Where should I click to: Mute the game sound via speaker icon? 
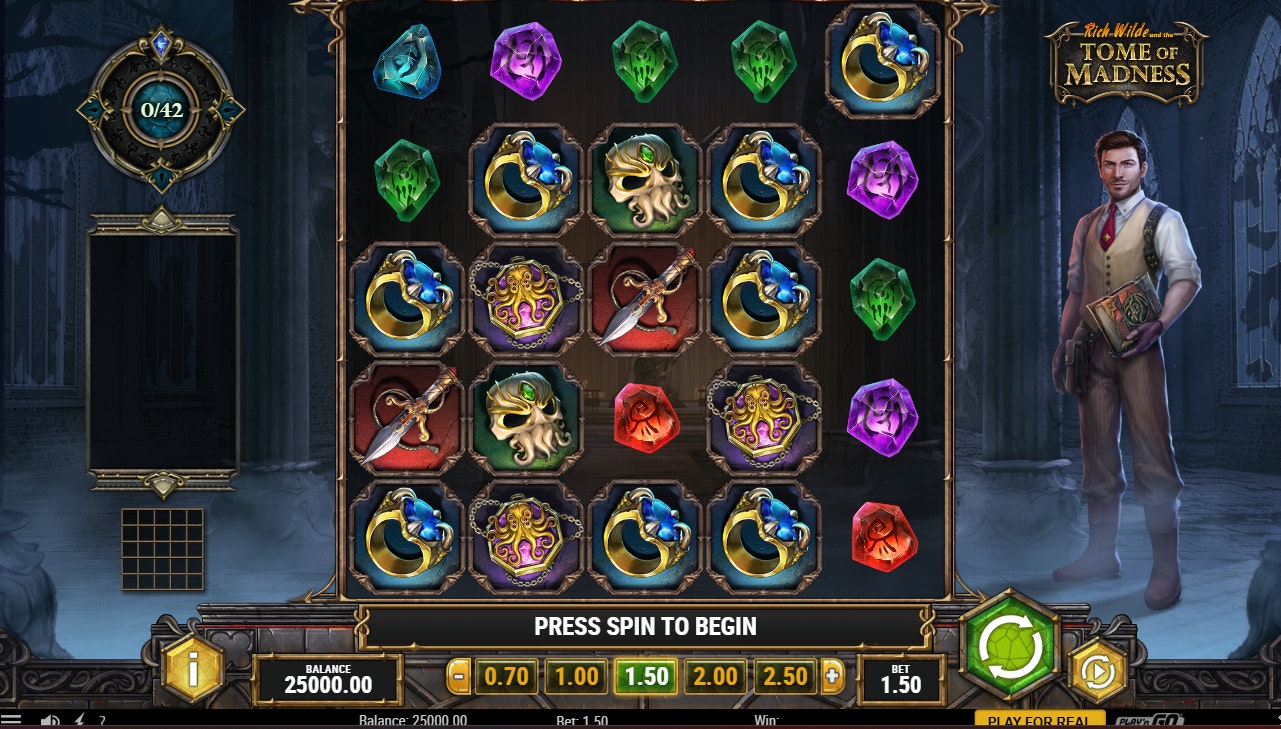click(x=48, y=719)
